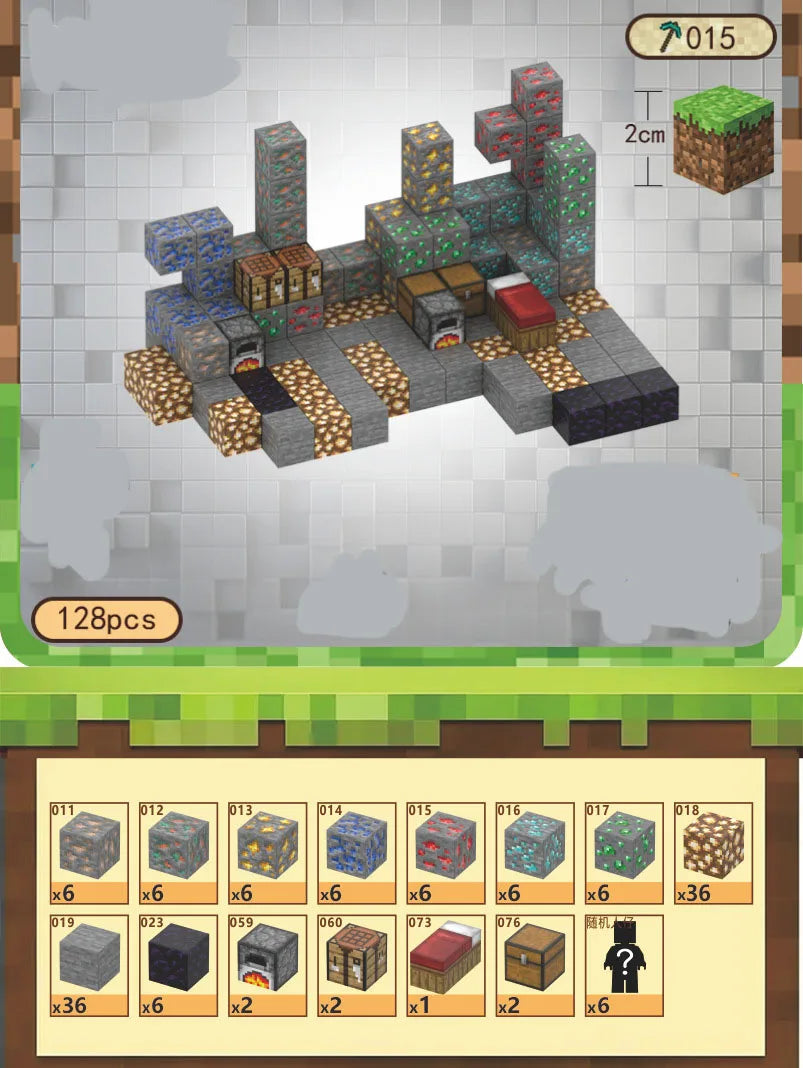Select the obsidian block slot 023
803x1068 pixels.
[x=178, y=965]
